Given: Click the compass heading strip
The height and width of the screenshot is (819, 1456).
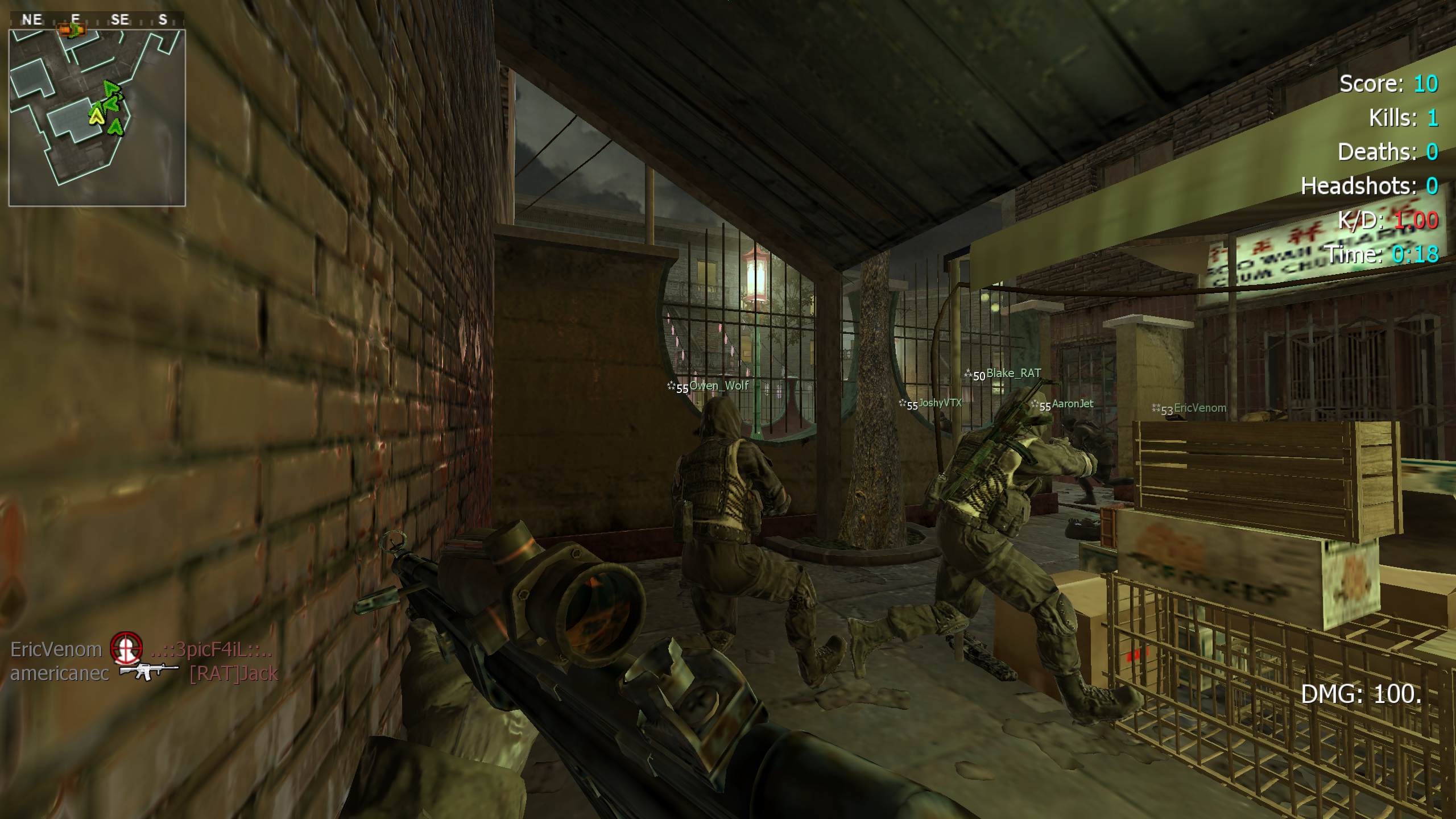Looking at the screenshot, I should pos(97,20).
